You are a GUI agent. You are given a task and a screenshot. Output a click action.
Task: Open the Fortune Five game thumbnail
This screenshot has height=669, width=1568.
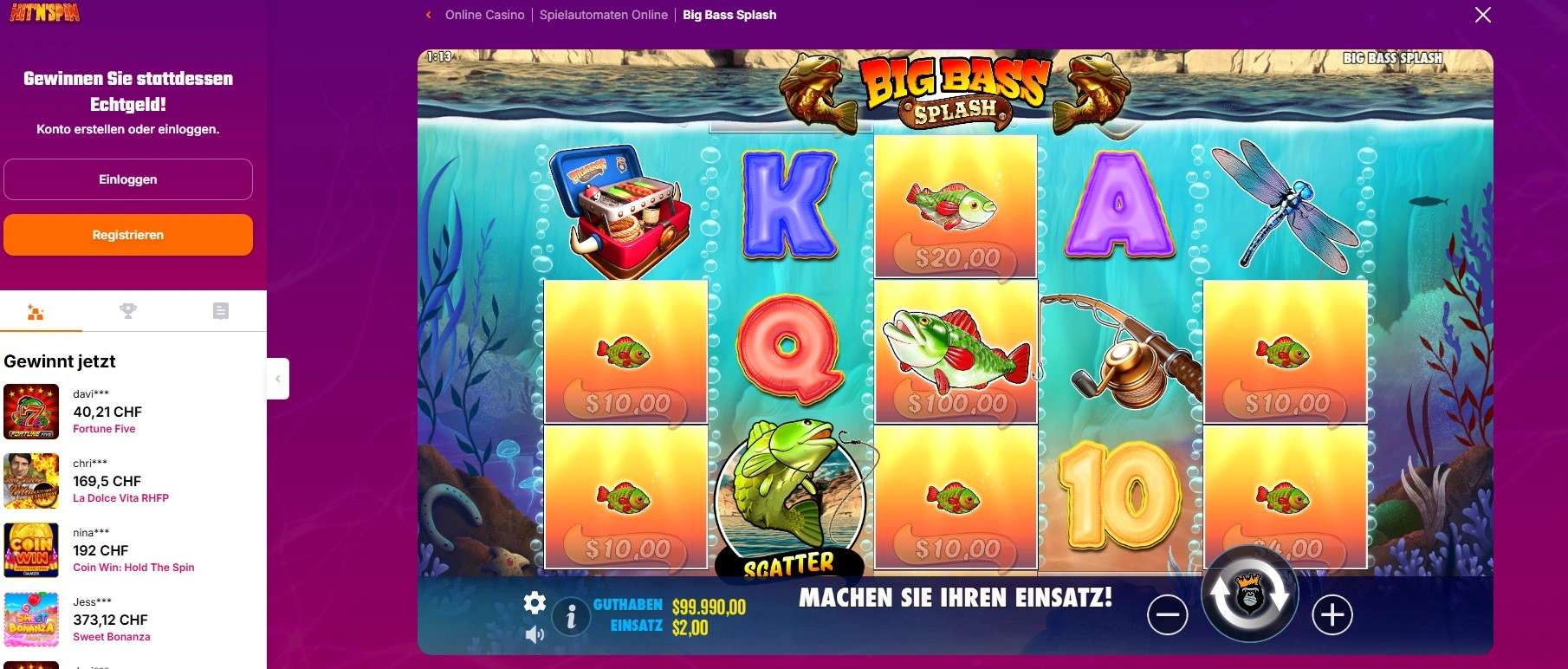(31, 412)
